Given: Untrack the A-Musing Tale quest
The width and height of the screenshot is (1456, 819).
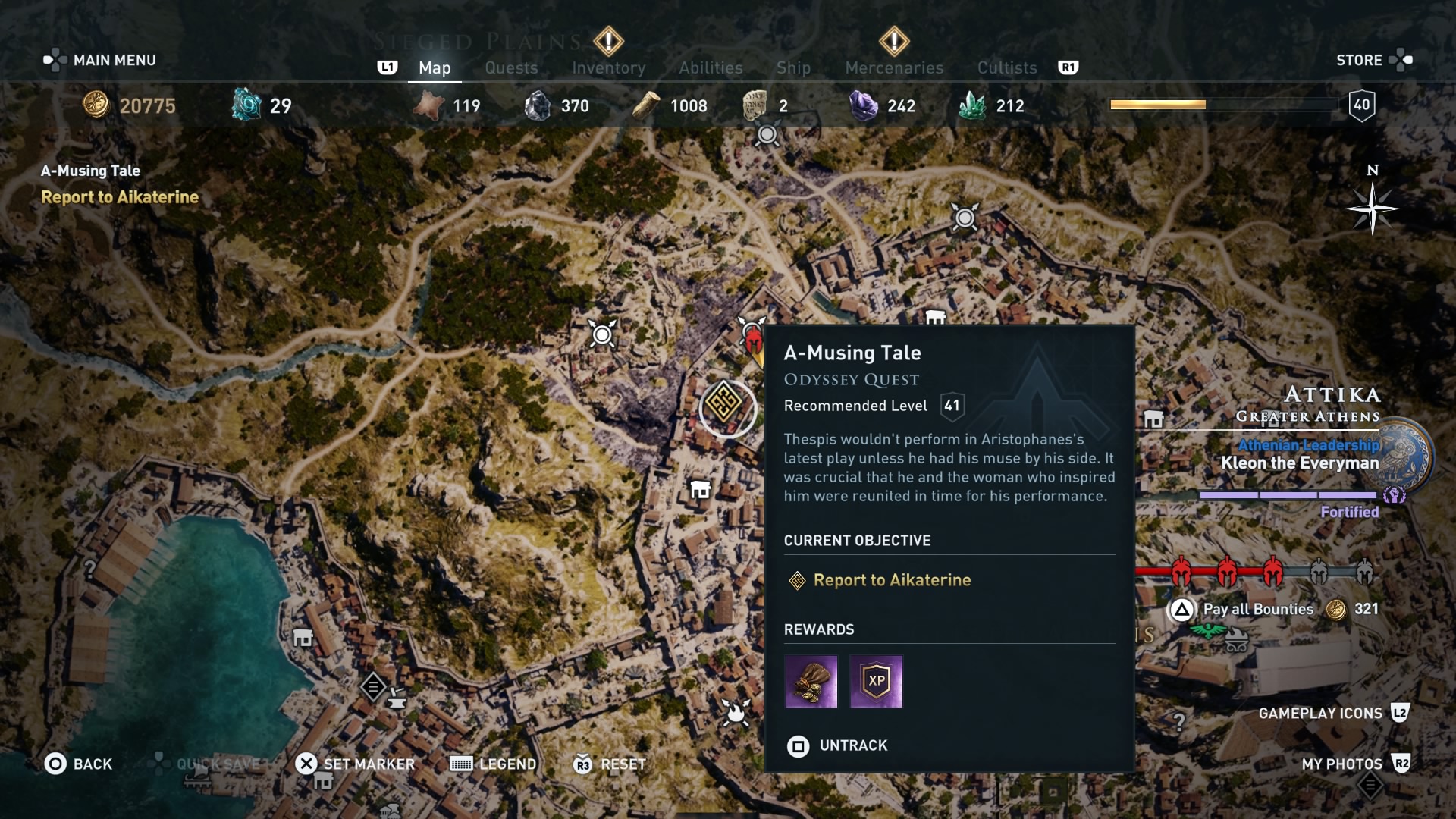Looking at the screenshot, I should click(x=837, y=745).
